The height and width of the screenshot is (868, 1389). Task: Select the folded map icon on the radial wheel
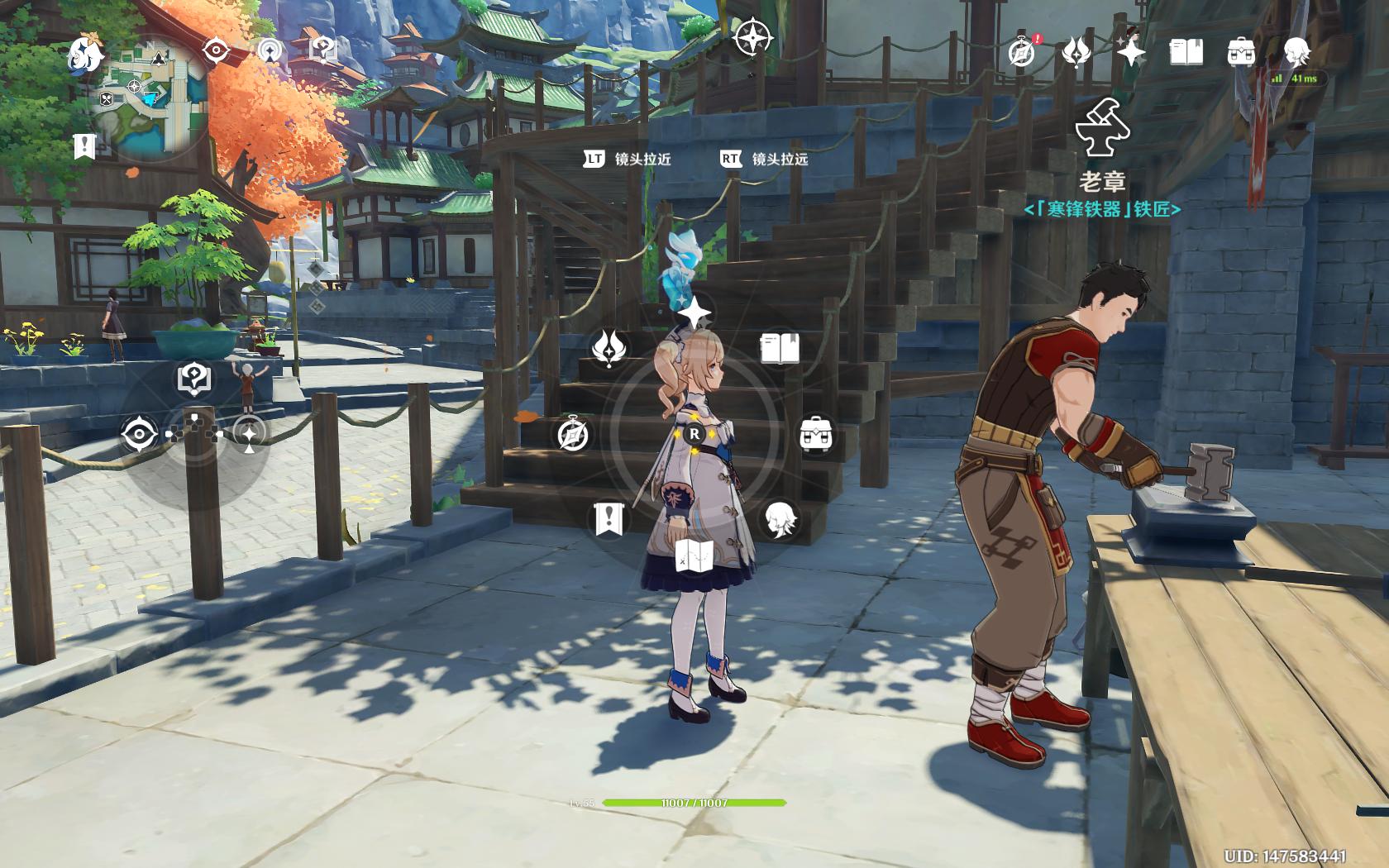(694, 555)
